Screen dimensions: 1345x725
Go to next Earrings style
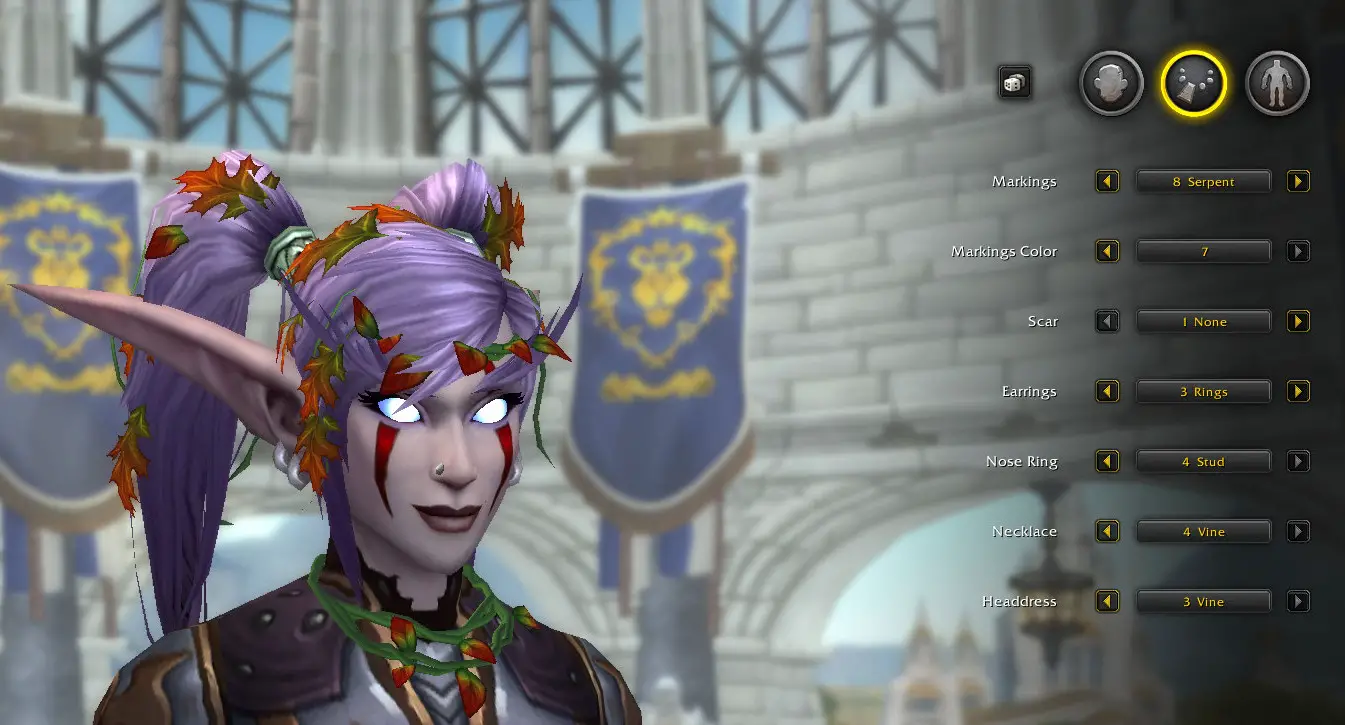point(1298,392)
